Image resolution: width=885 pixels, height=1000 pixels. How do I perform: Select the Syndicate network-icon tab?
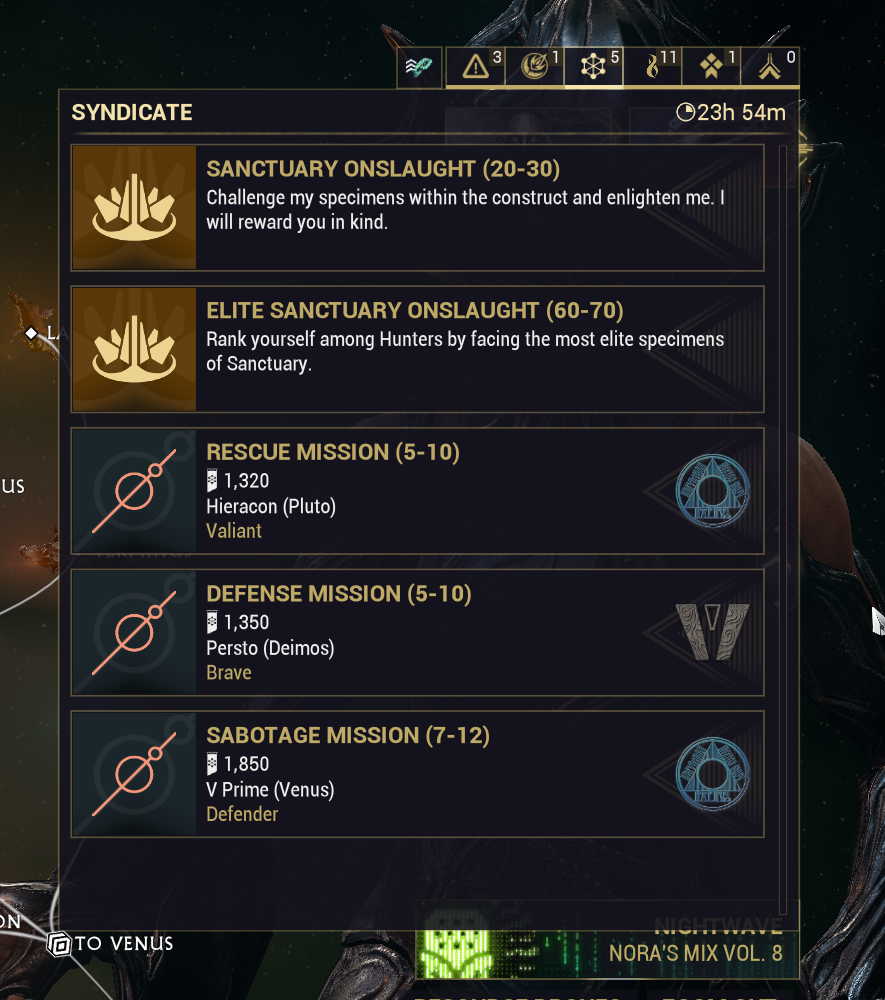594,67
